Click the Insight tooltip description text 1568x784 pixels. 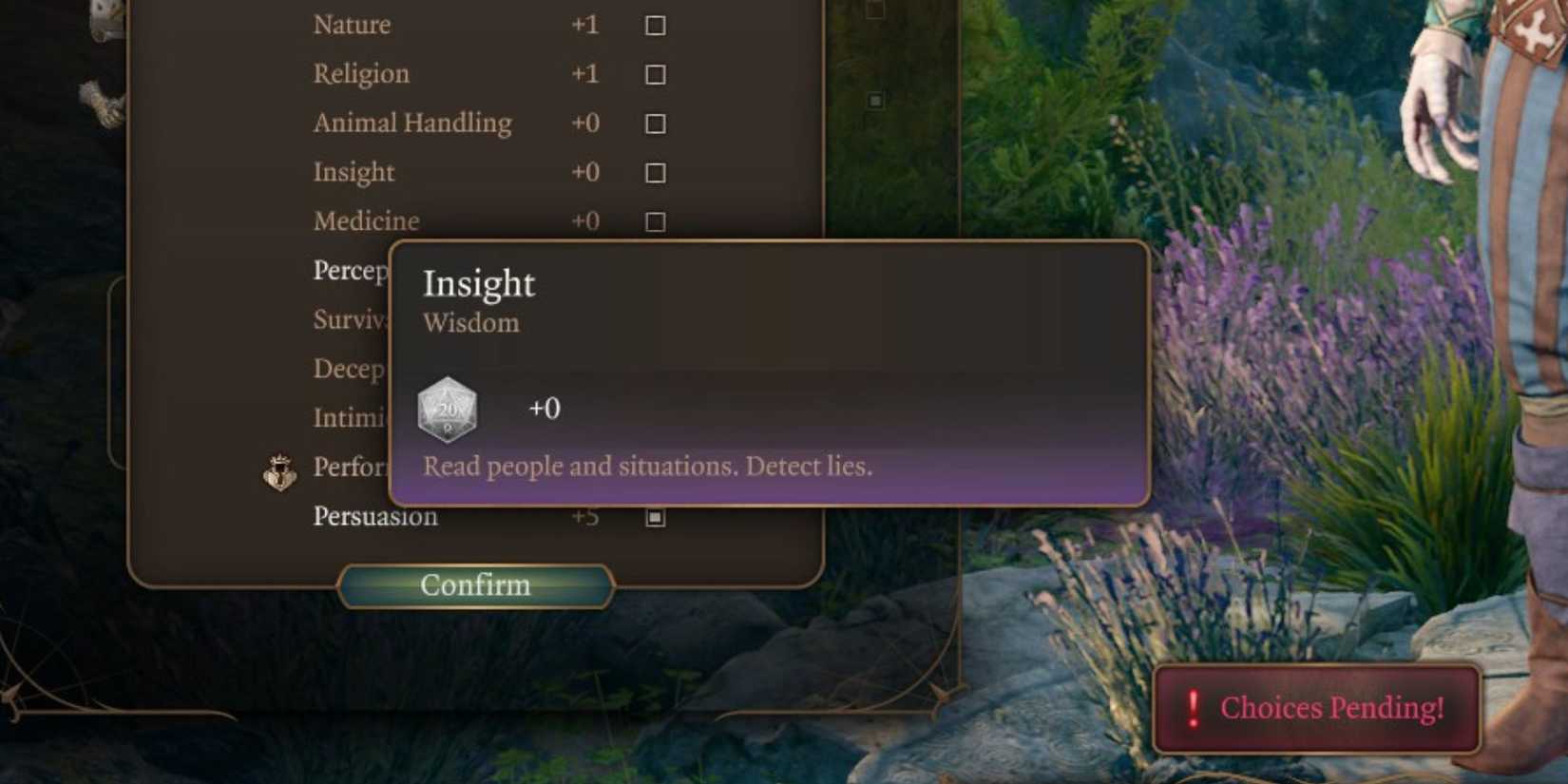[649, 466]
